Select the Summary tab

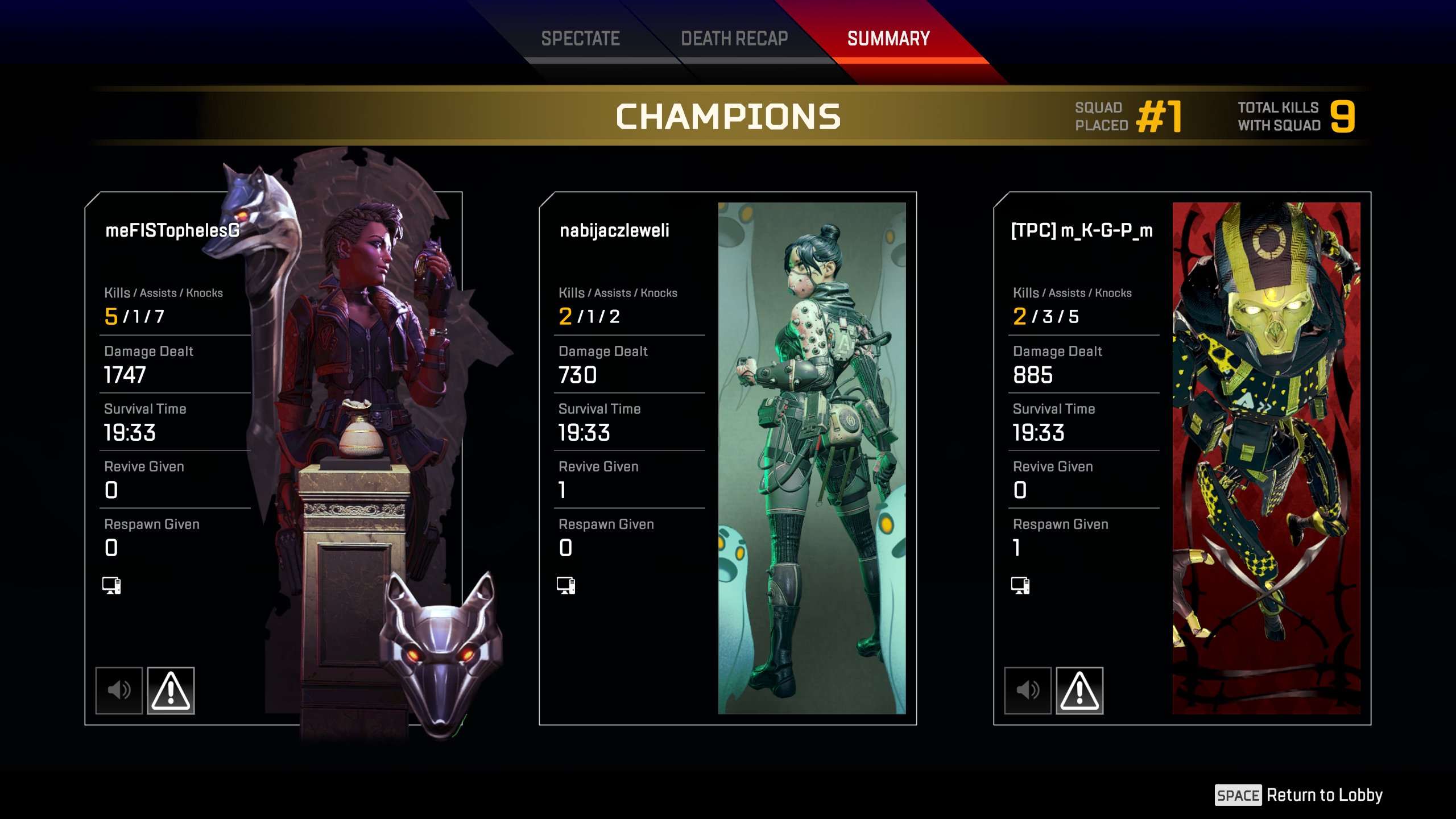(888, 39)
